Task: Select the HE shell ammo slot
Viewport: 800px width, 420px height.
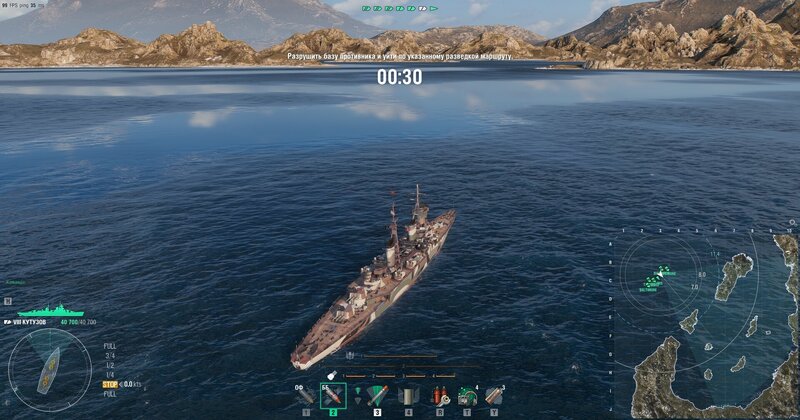Action: pyautogui.click(x=305, y=396)
